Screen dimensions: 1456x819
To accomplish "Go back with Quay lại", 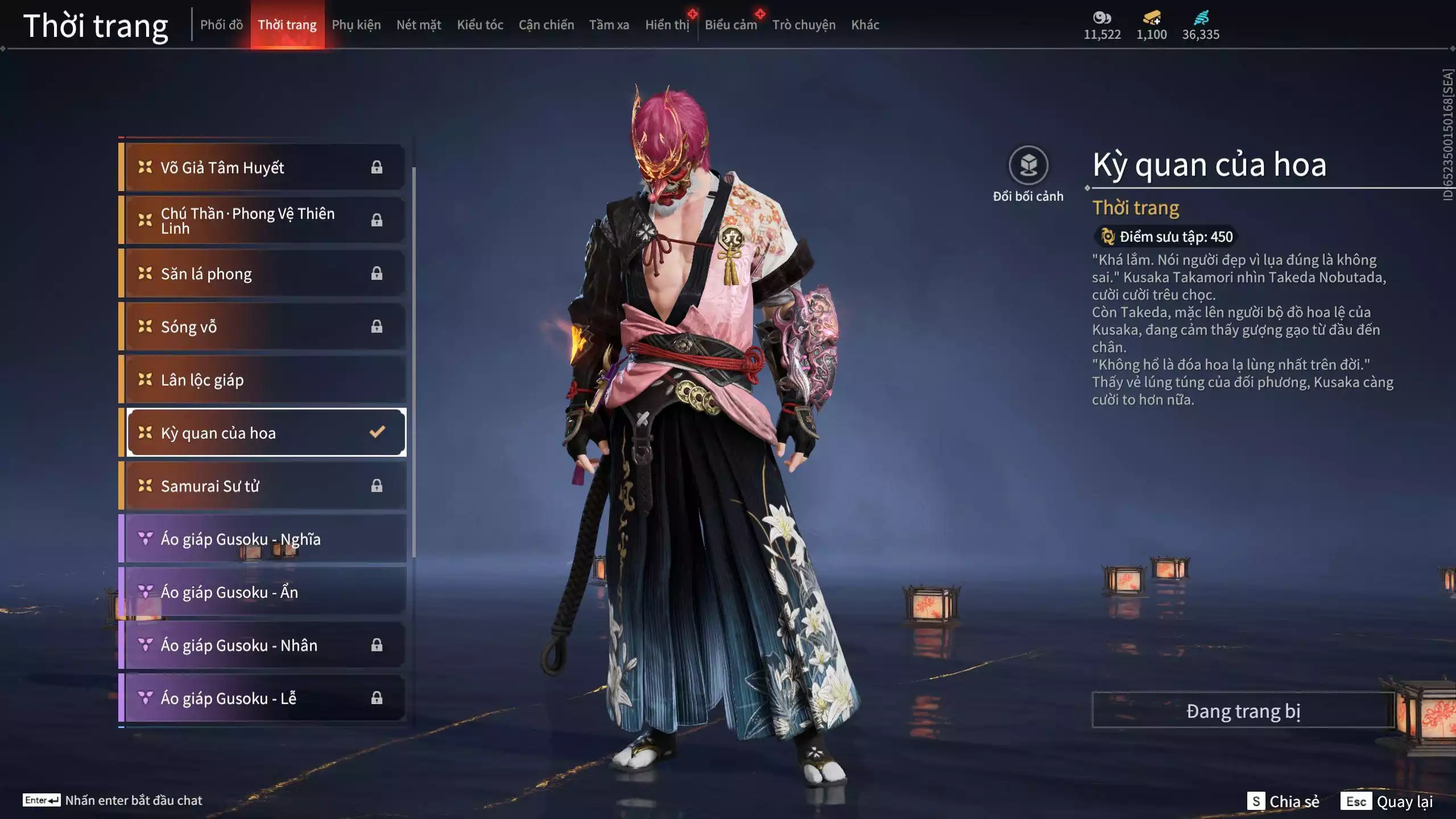I will 1387,801.
